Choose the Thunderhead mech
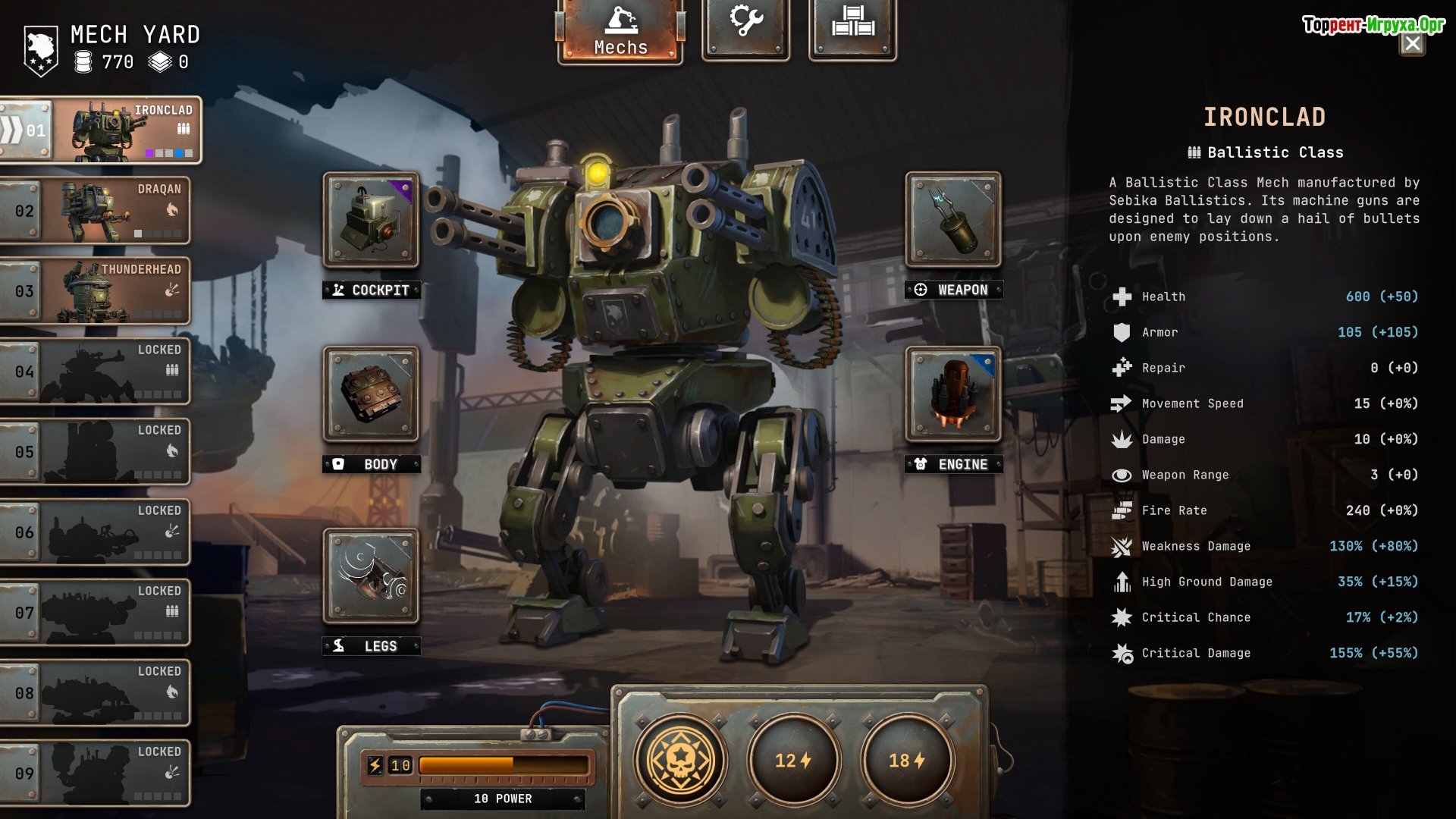 (96, 290)
